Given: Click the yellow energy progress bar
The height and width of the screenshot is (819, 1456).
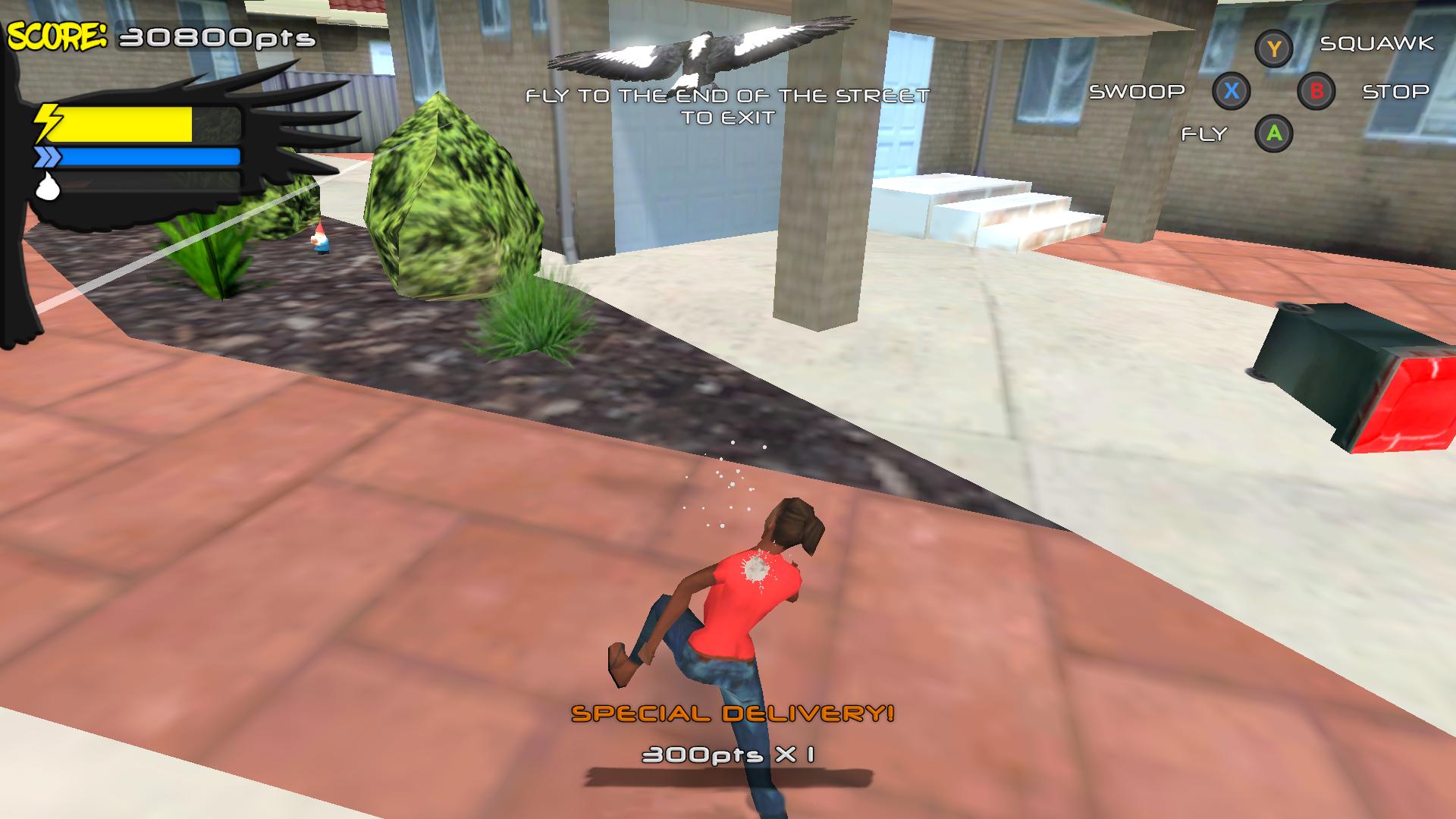Looking at the screenshot, I should pyautogui.click(x=125, y=124).
